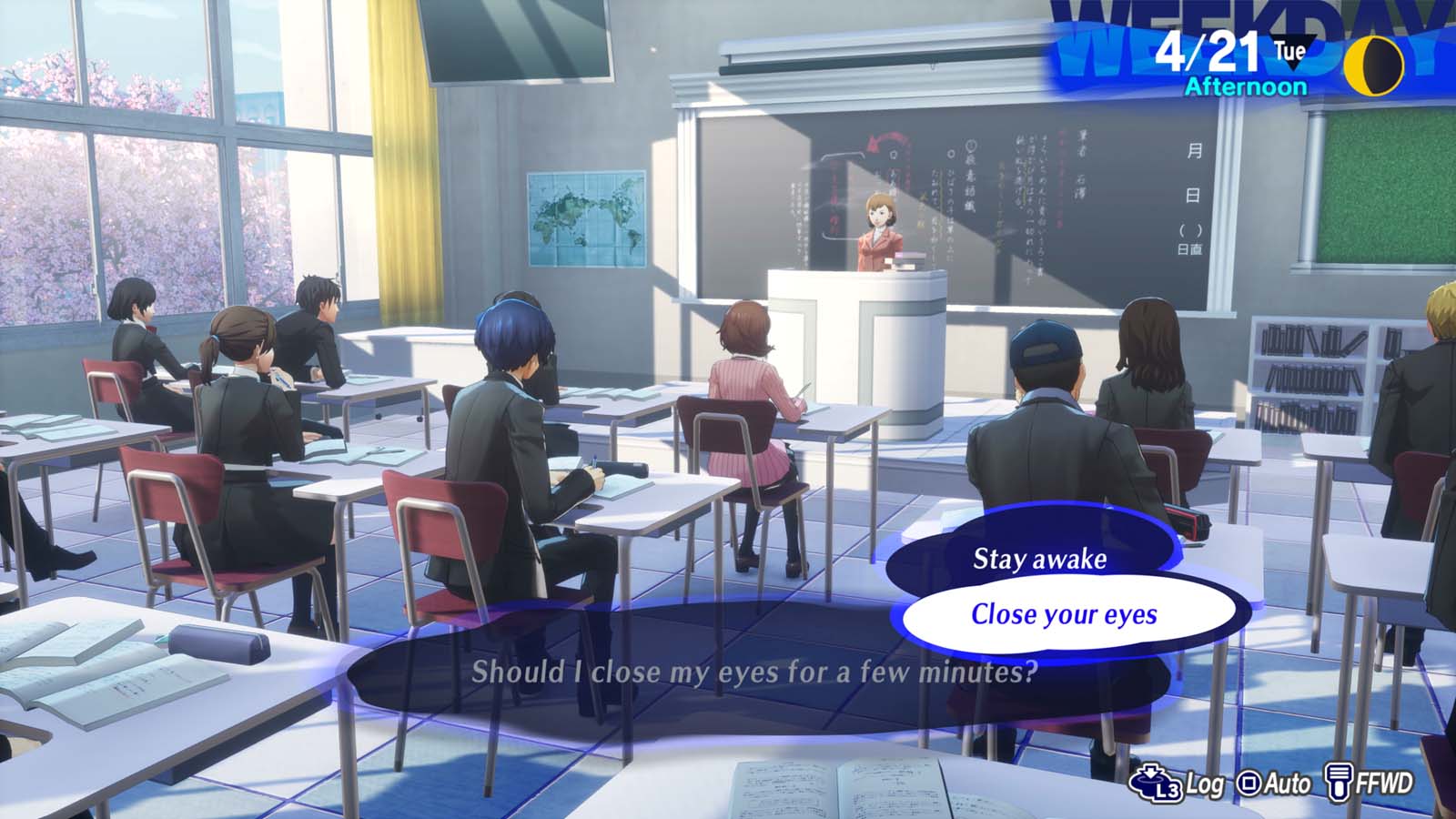Toggle the backlog display open
1456x819 pixels.
click(1205, 783)
